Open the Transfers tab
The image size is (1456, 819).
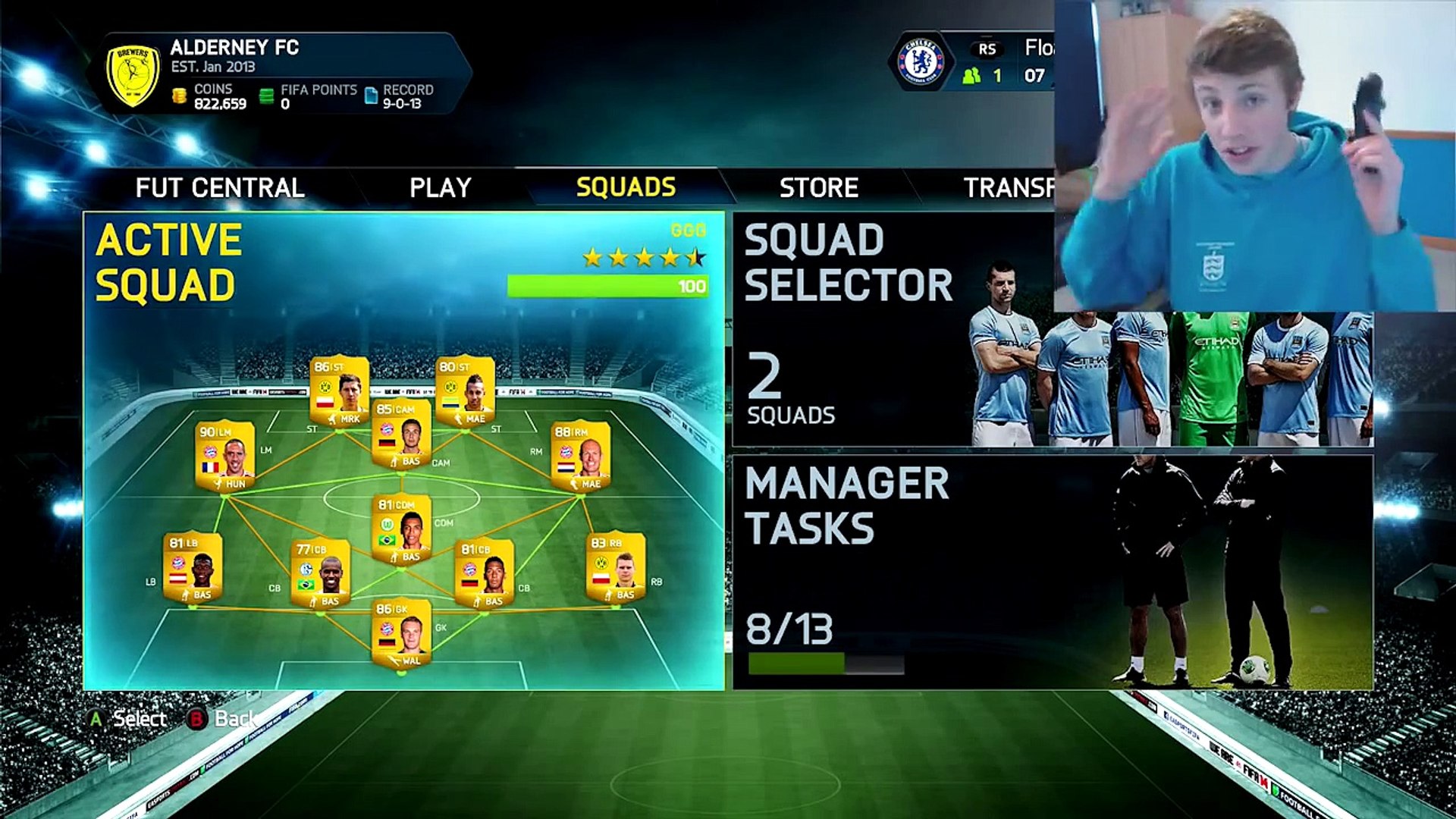coord(1009,187)
